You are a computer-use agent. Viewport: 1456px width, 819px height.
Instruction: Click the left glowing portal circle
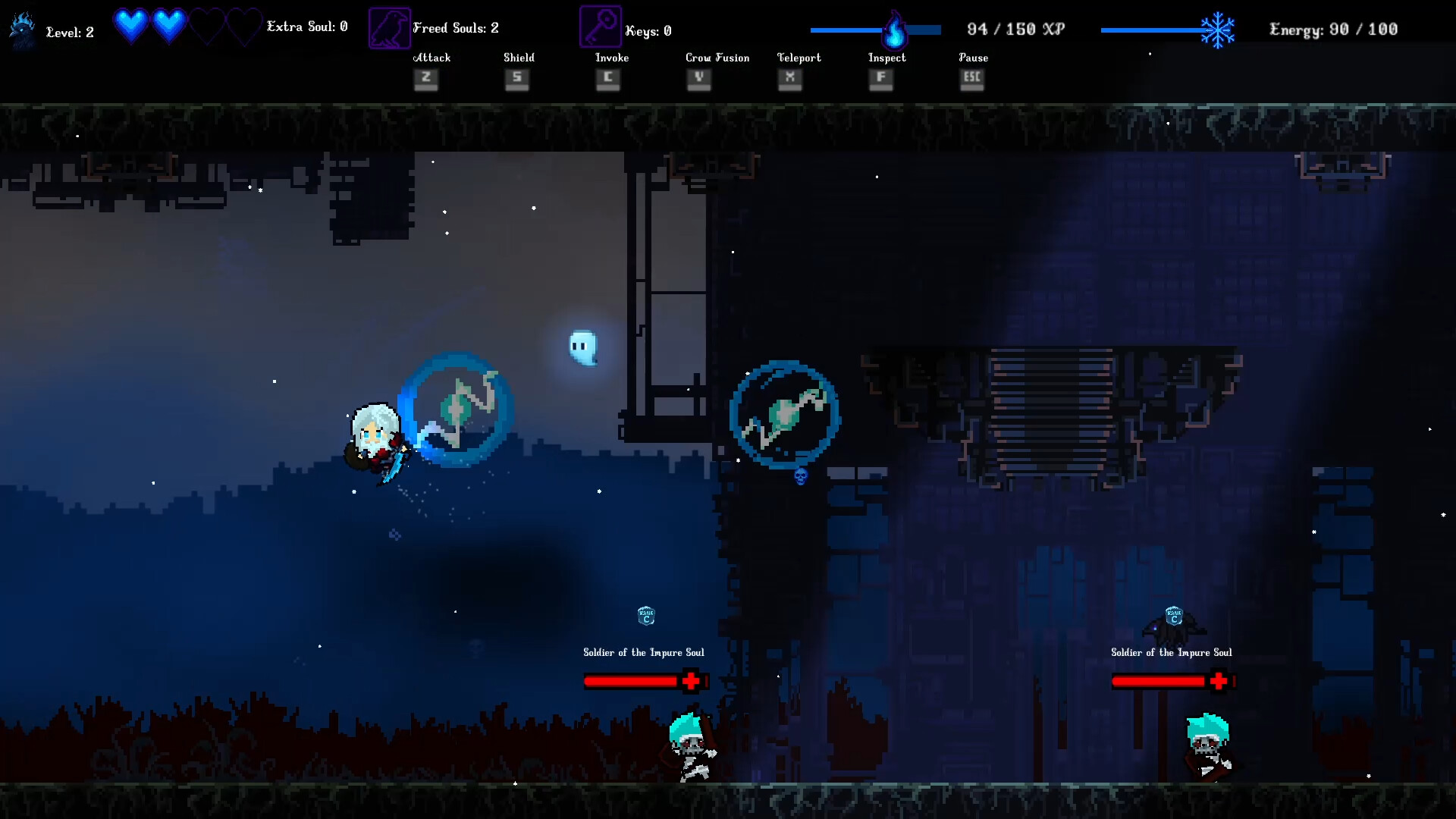[x=456, y=410]
